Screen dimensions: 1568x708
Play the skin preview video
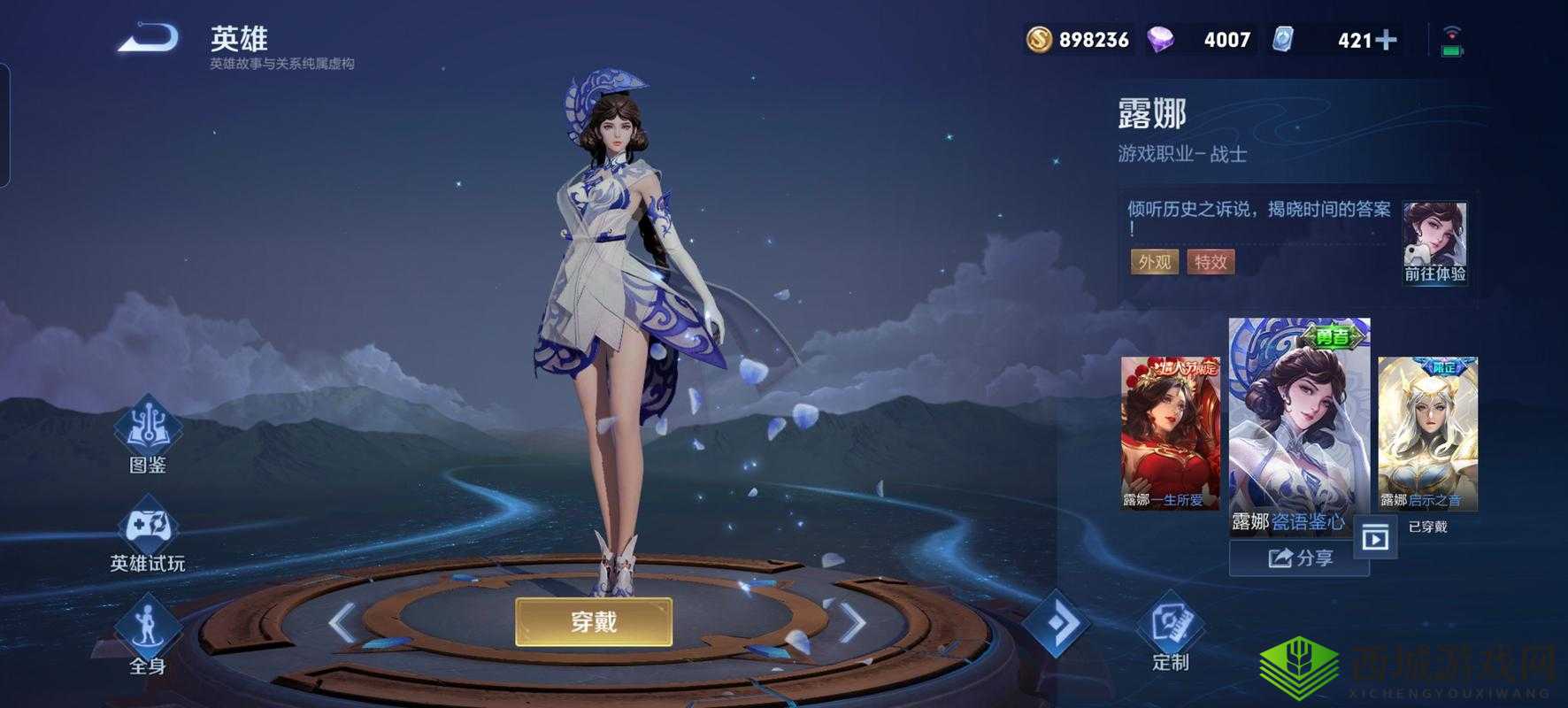[1375, 537]
